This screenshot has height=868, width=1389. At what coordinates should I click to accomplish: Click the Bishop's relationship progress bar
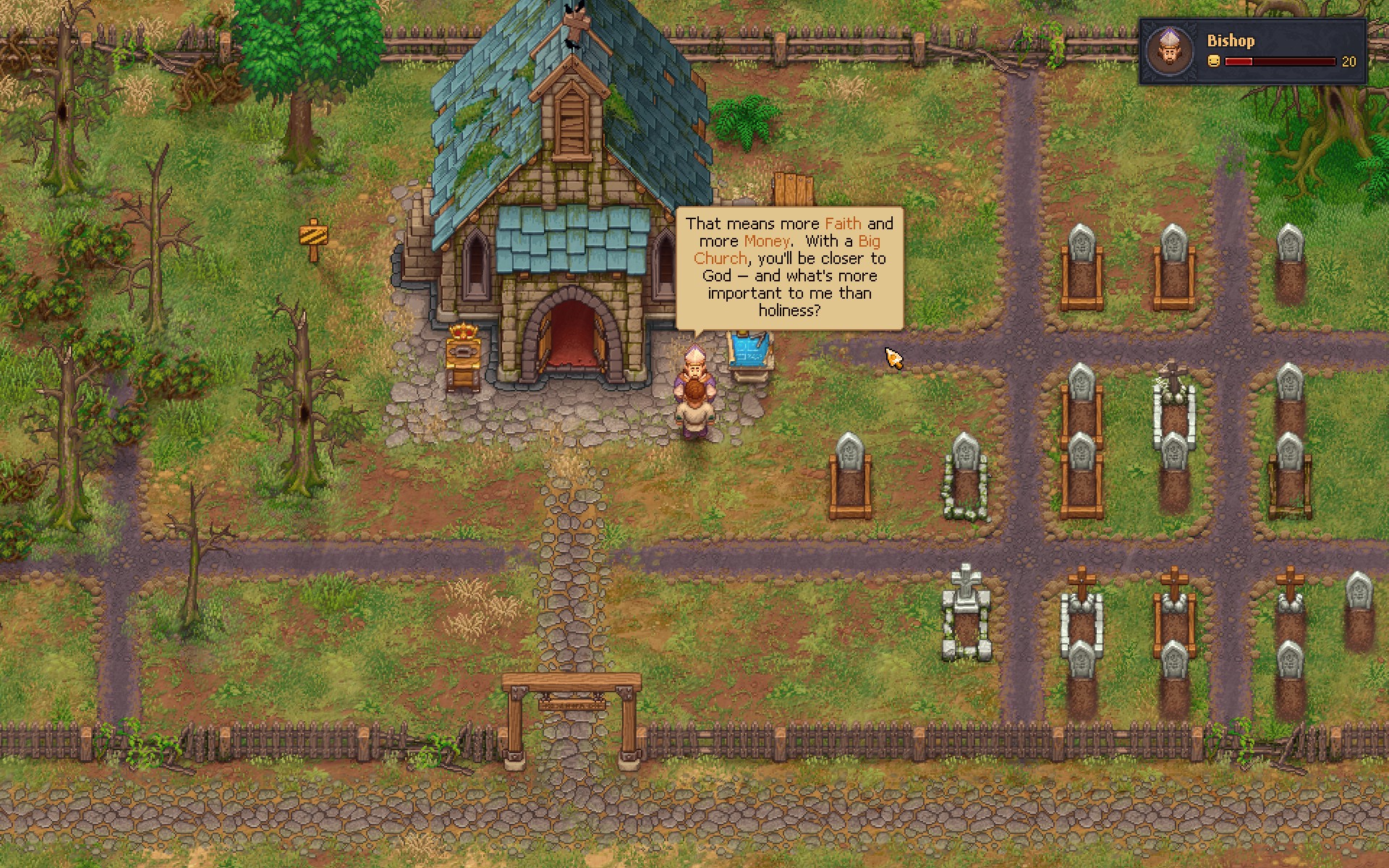[x=1280, y=61]
